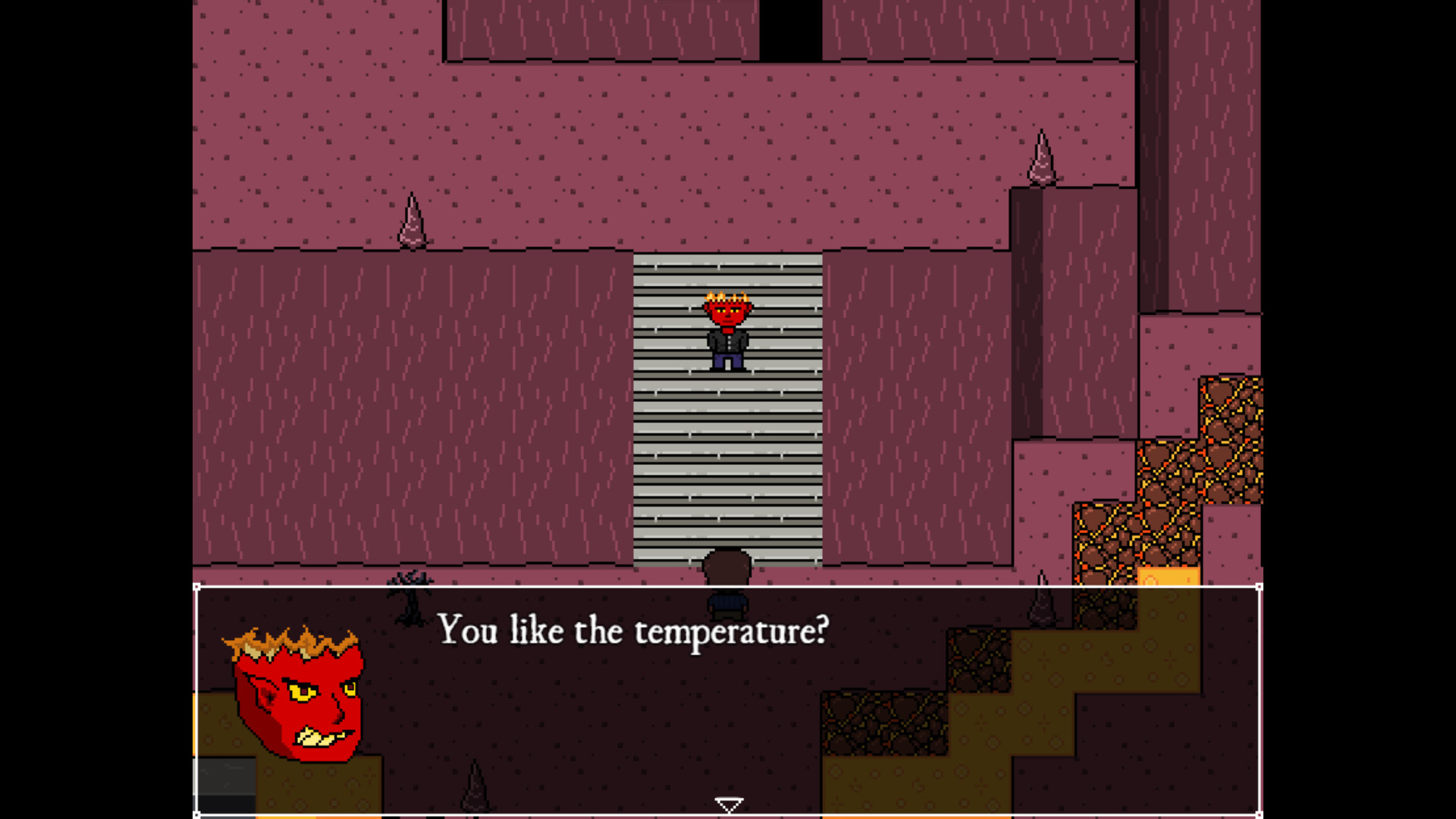Advance dialogue with the down-triangle indicator
1456x819 pixels.
point(728,802)
